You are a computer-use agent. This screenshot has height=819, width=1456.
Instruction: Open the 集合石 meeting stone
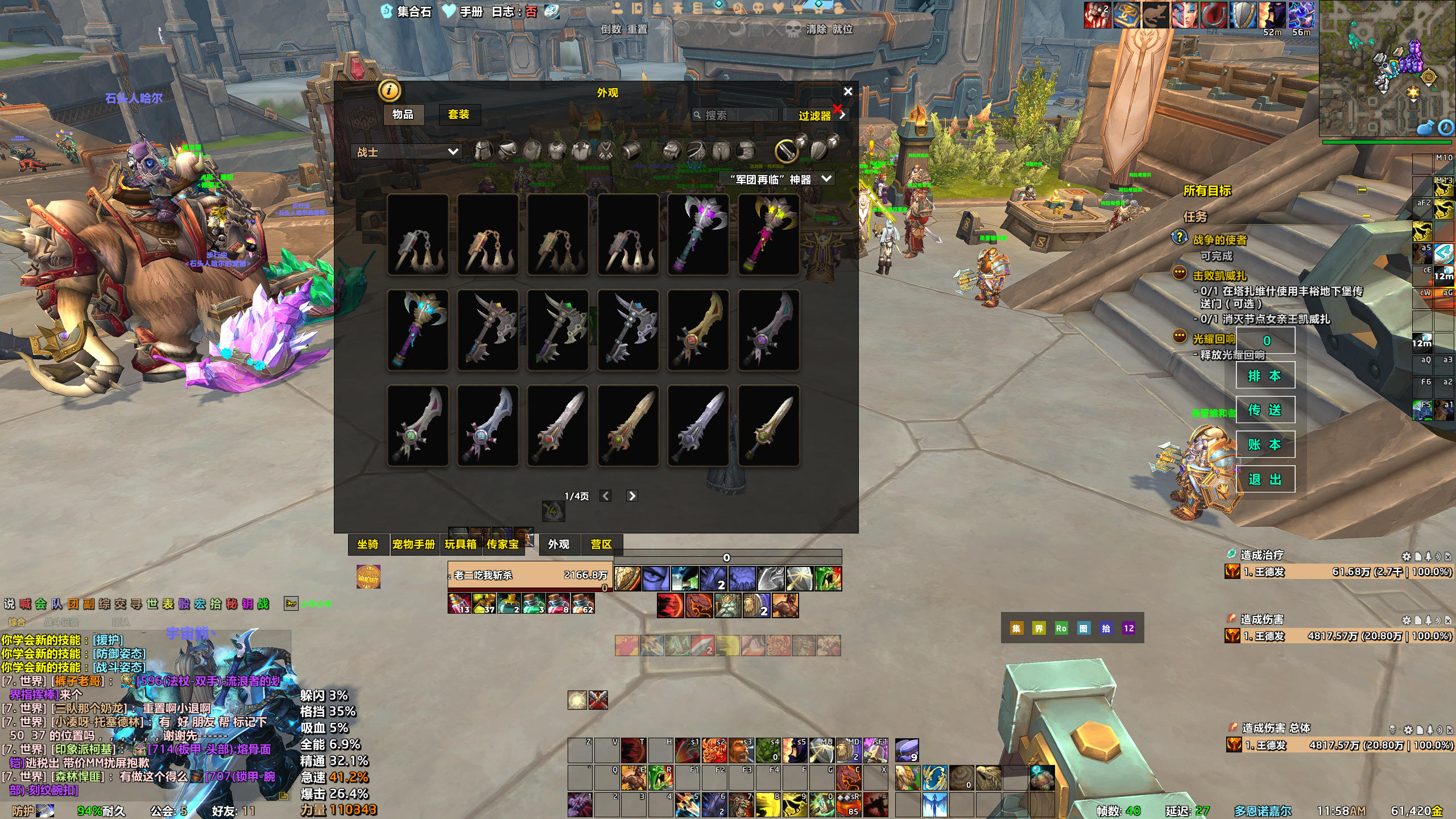point(407,11)
